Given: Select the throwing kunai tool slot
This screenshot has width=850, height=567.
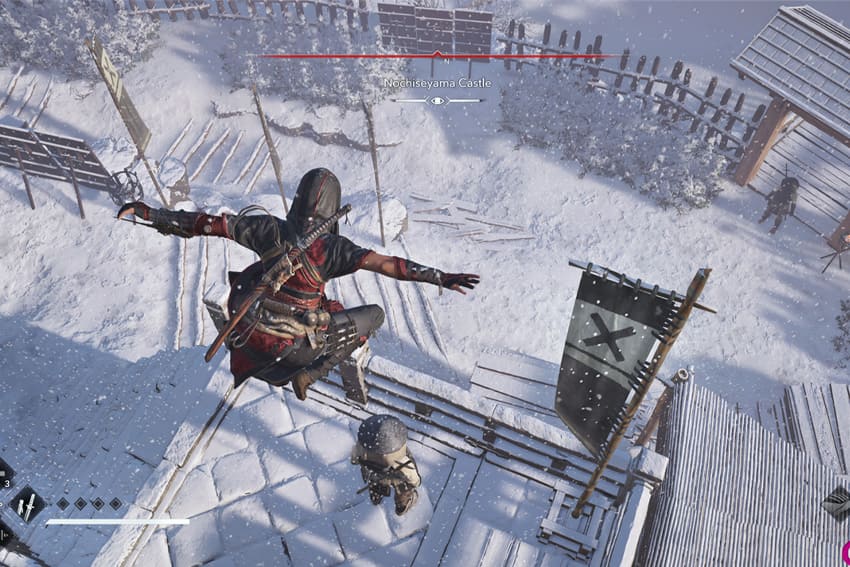Looking at the screenshot, I should tap(27, 504).
